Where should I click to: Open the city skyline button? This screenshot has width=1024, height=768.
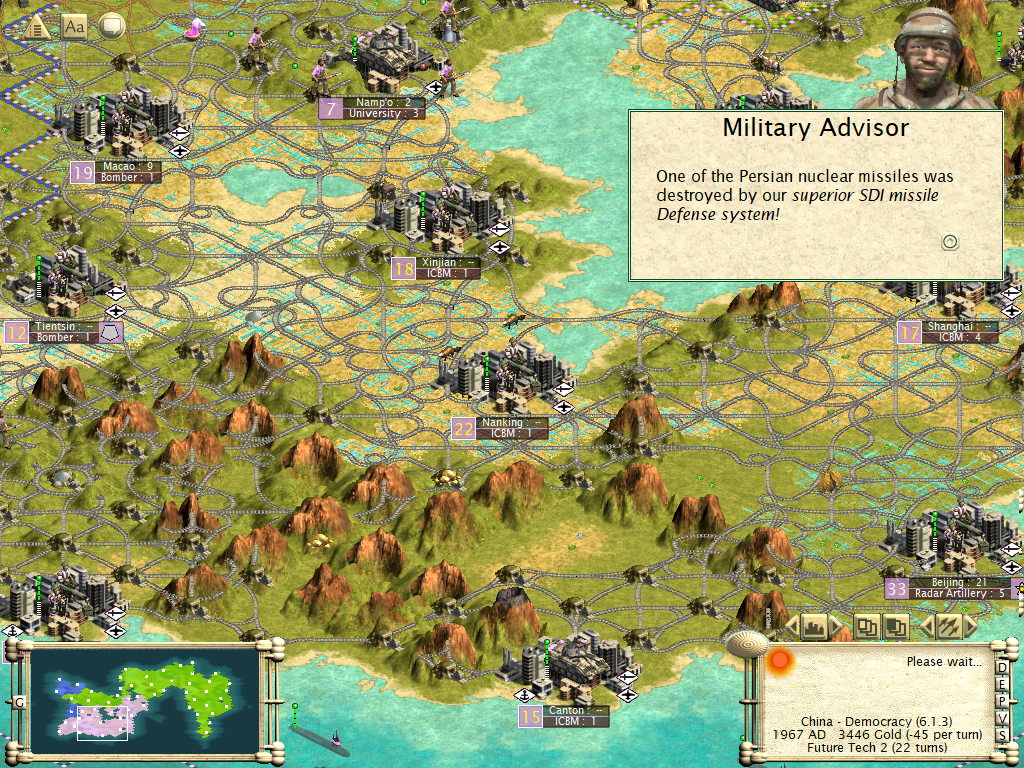(x=813, y=627)
